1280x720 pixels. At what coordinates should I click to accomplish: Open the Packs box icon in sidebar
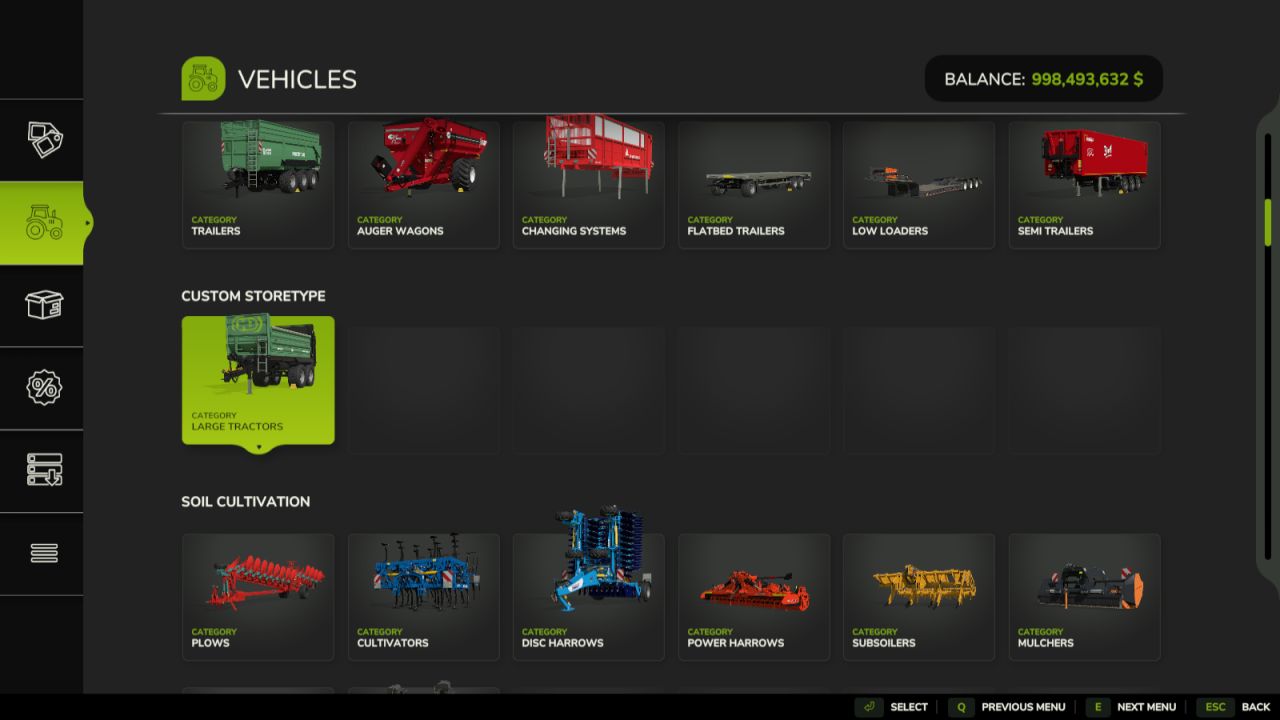(x=42, y=306)
